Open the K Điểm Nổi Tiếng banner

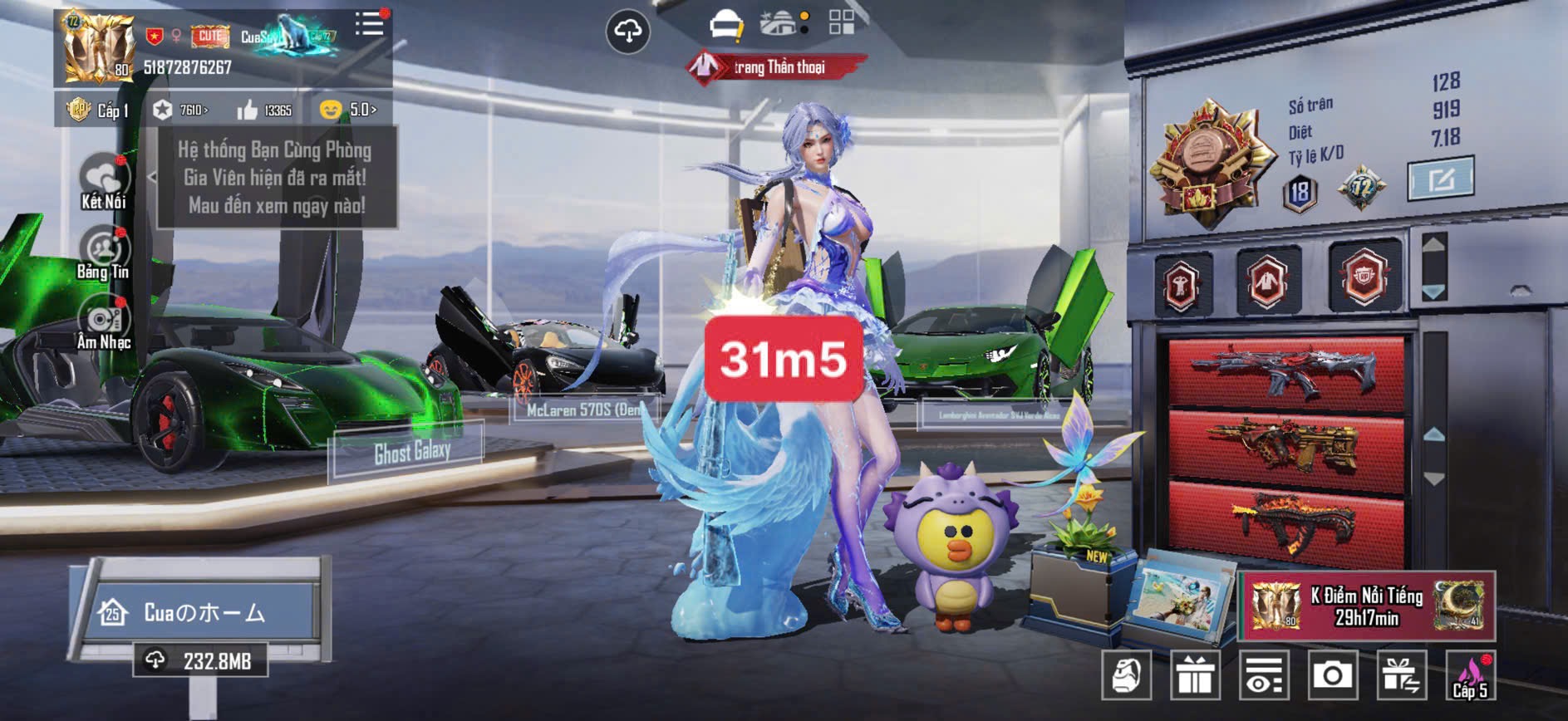1366,606
